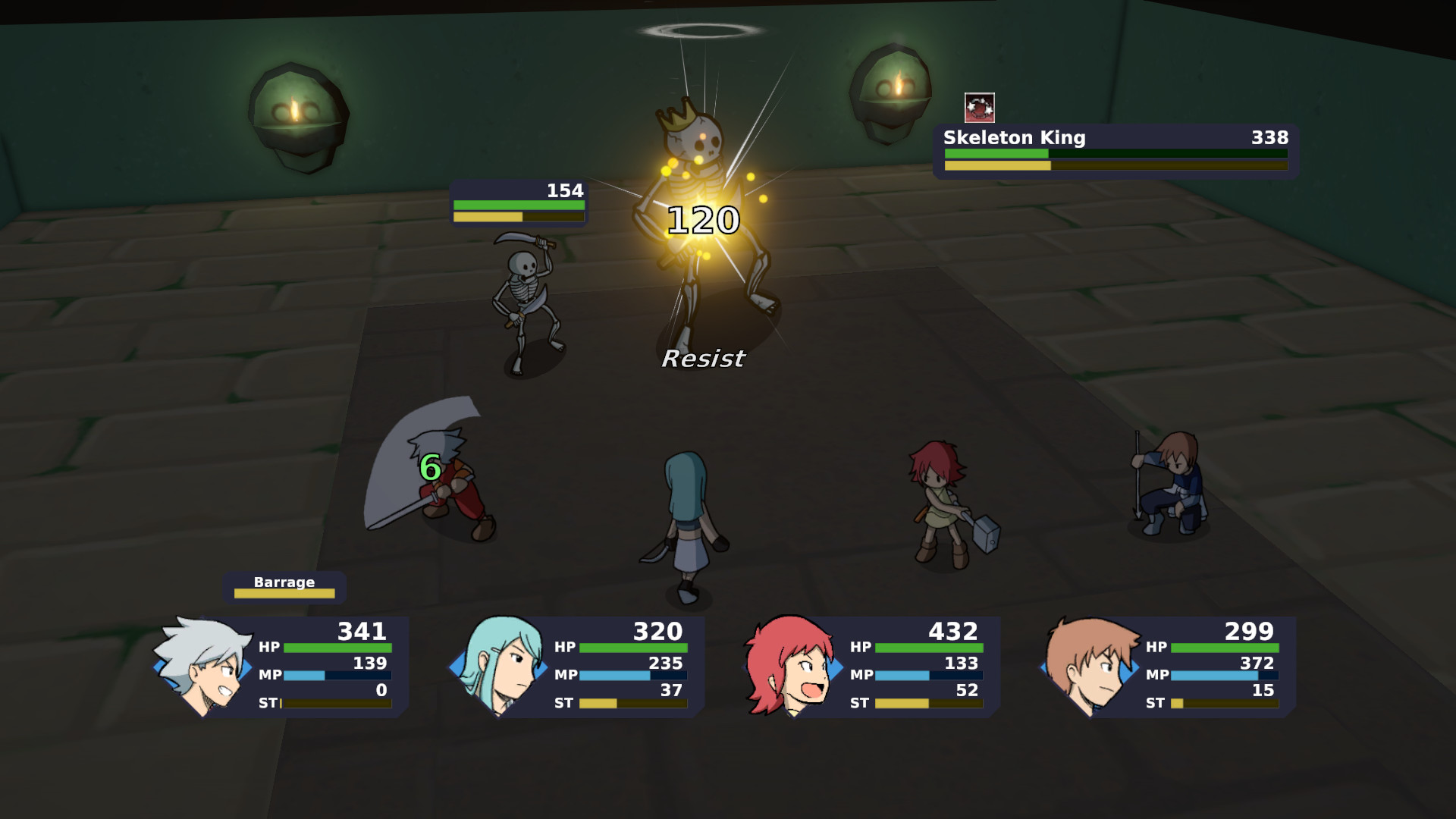The image size is (1456, 819).
Task: Open the Skeleton King name label menu
Action: (x=1014, y=138)
